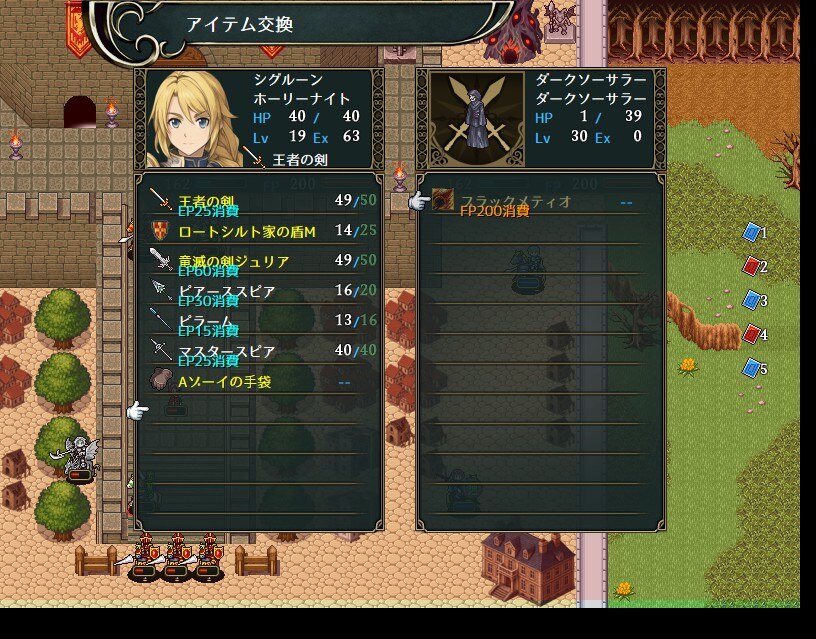Click the blue card numbered 5
This screenshot has width=816, height=639.
(x=752, y=368)
